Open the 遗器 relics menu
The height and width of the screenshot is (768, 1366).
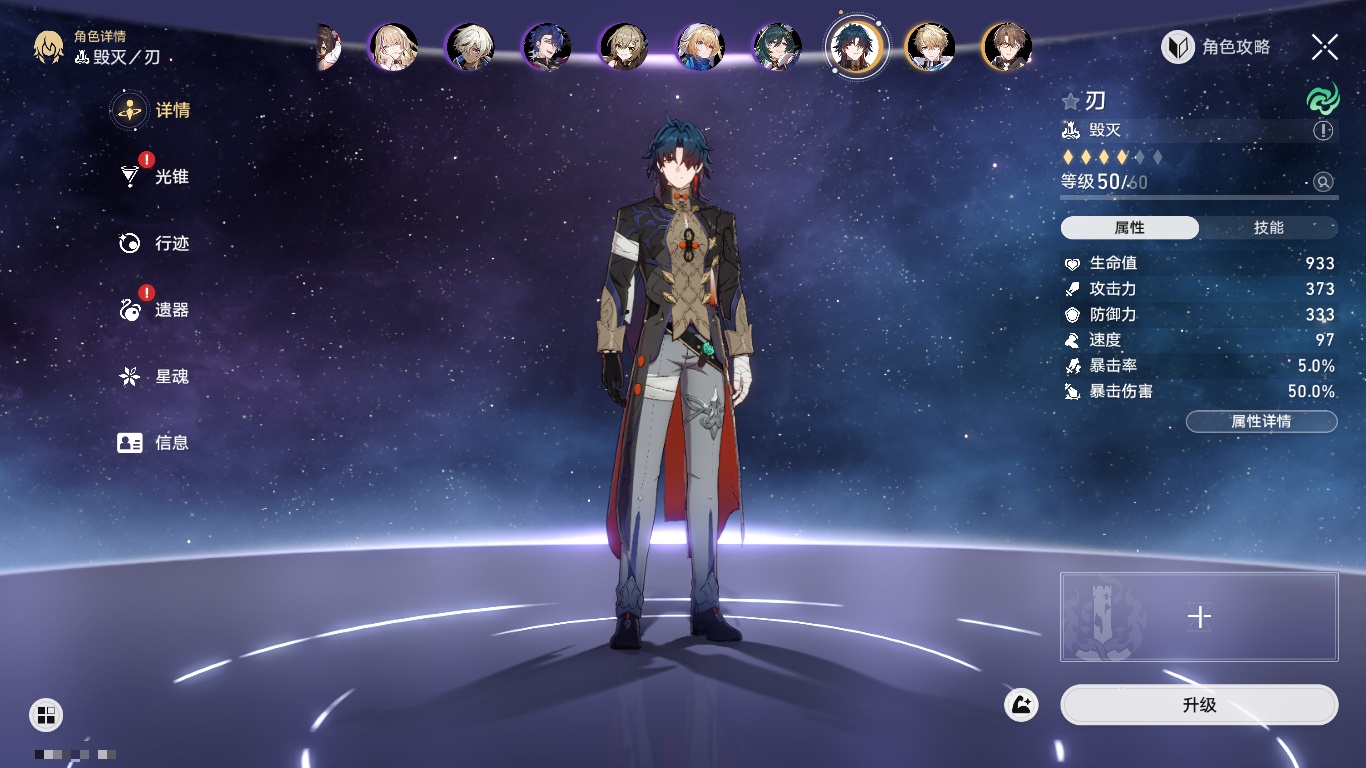(x=155, y=310)
